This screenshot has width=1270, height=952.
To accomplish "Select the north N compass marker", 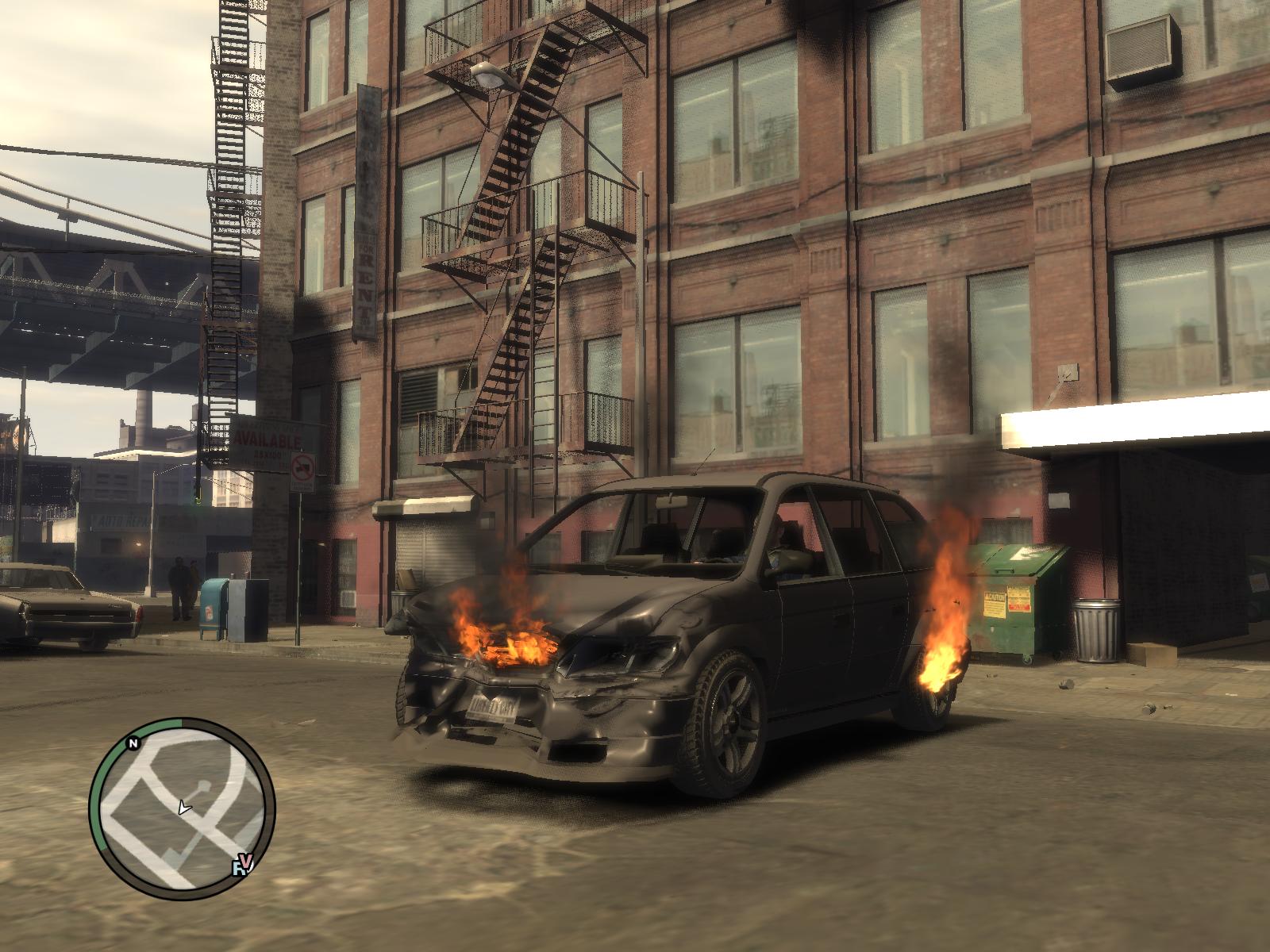I will point(133,743).
